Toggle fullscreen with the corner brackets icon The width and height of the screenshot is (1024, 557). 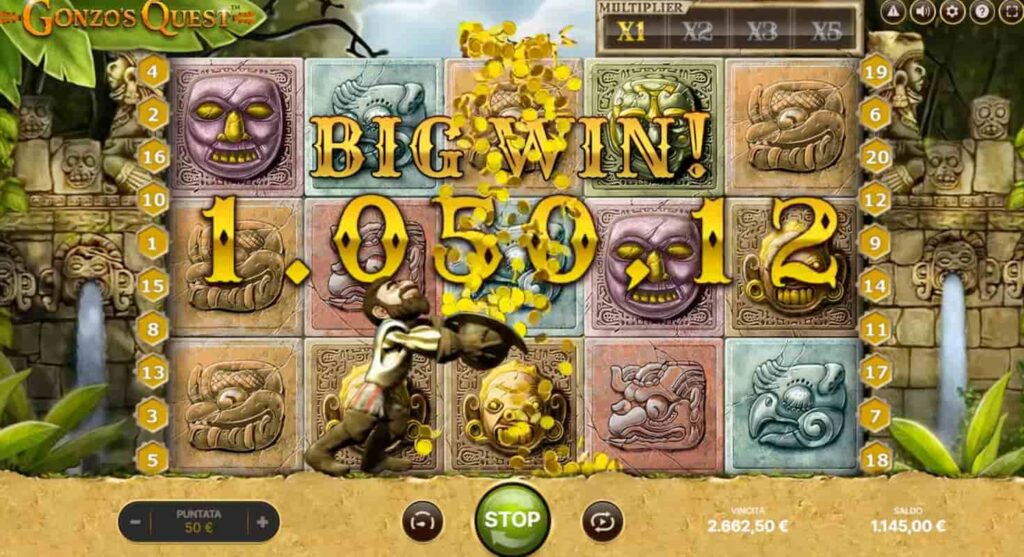(1011, 12)
